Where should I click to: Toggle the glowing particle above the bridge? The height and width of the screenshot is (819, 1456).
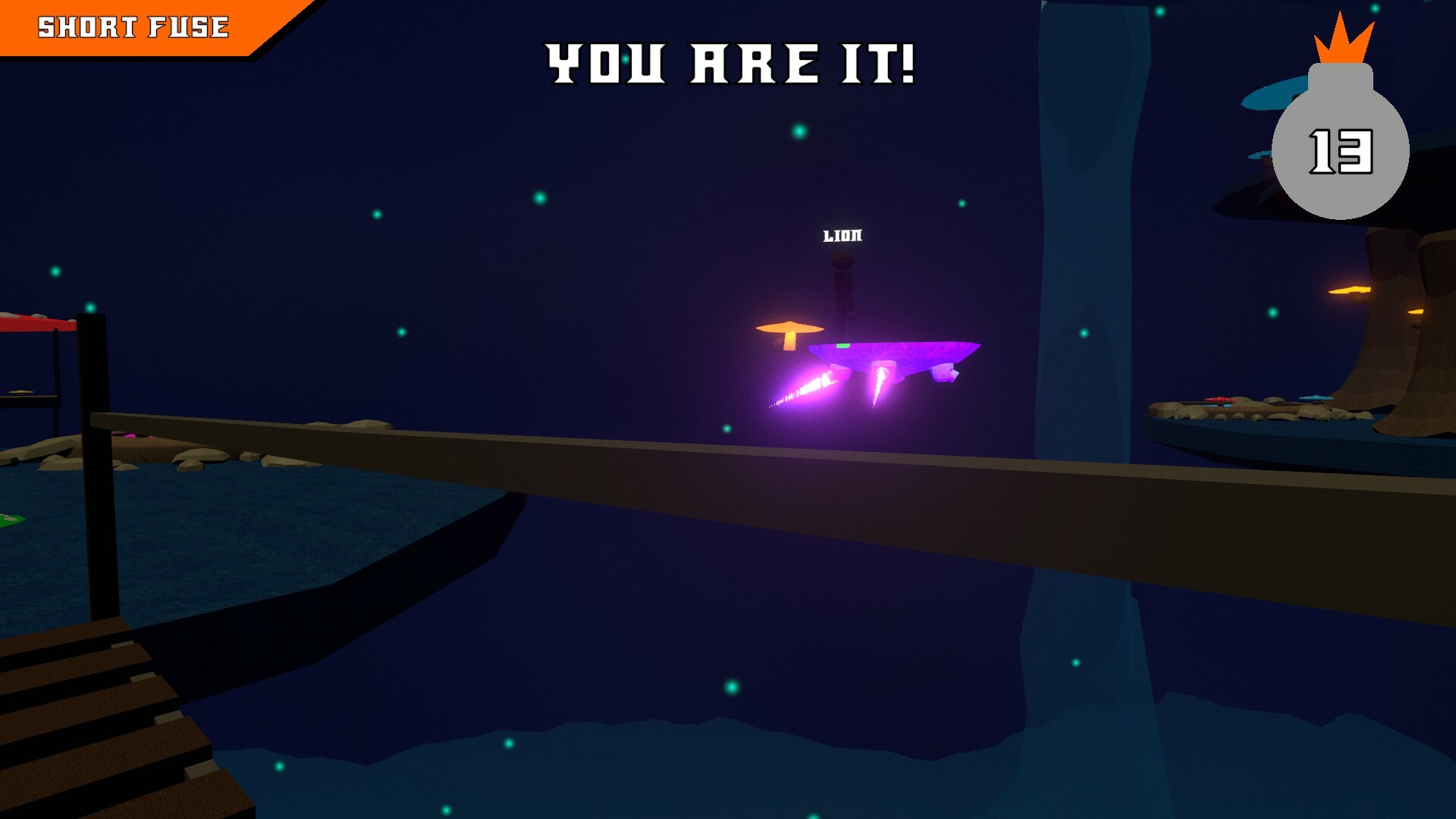pos(403,334)
